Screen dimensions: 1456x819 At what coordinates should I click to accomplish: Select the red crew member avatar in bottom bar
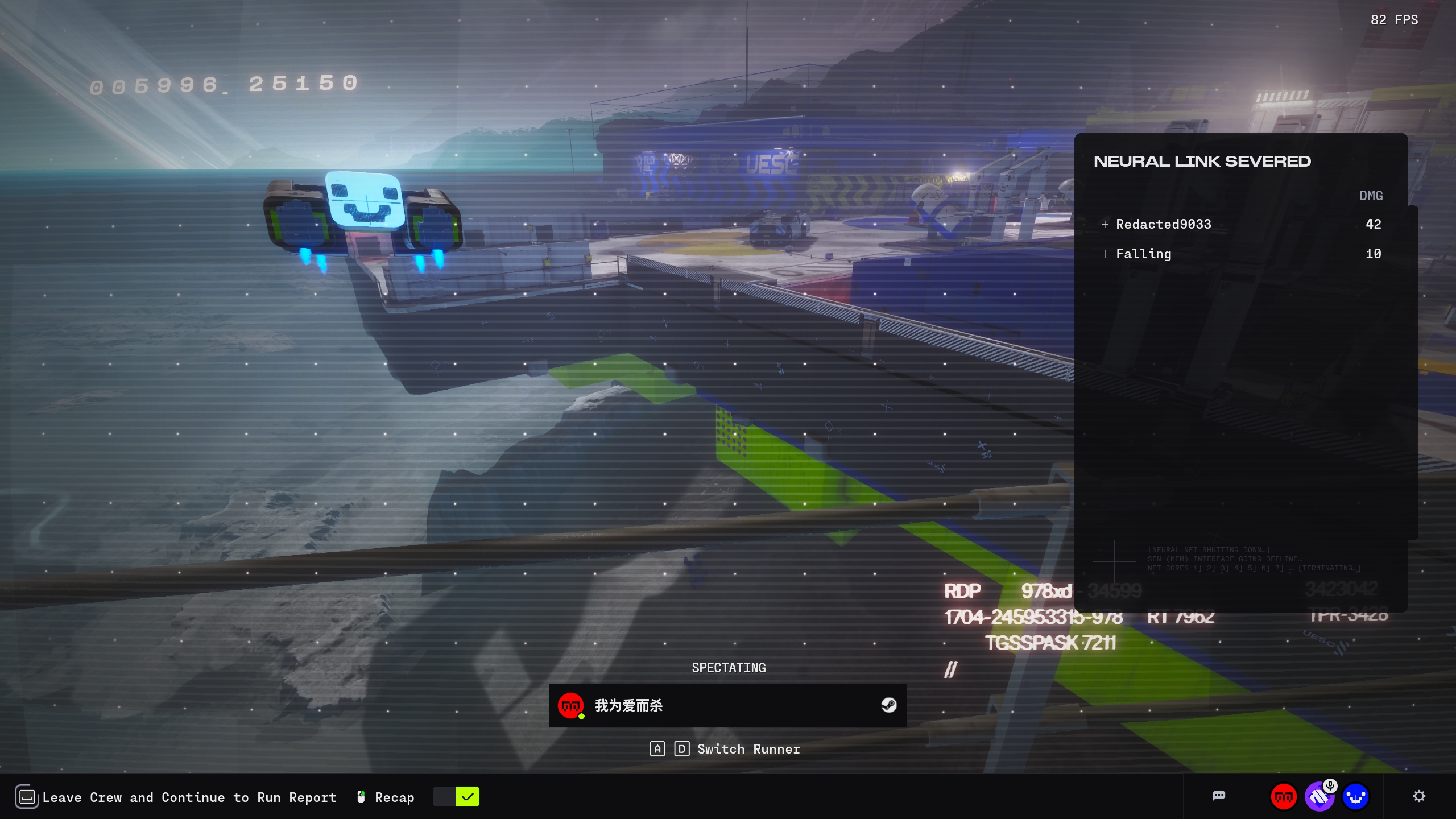(1284, 797)
